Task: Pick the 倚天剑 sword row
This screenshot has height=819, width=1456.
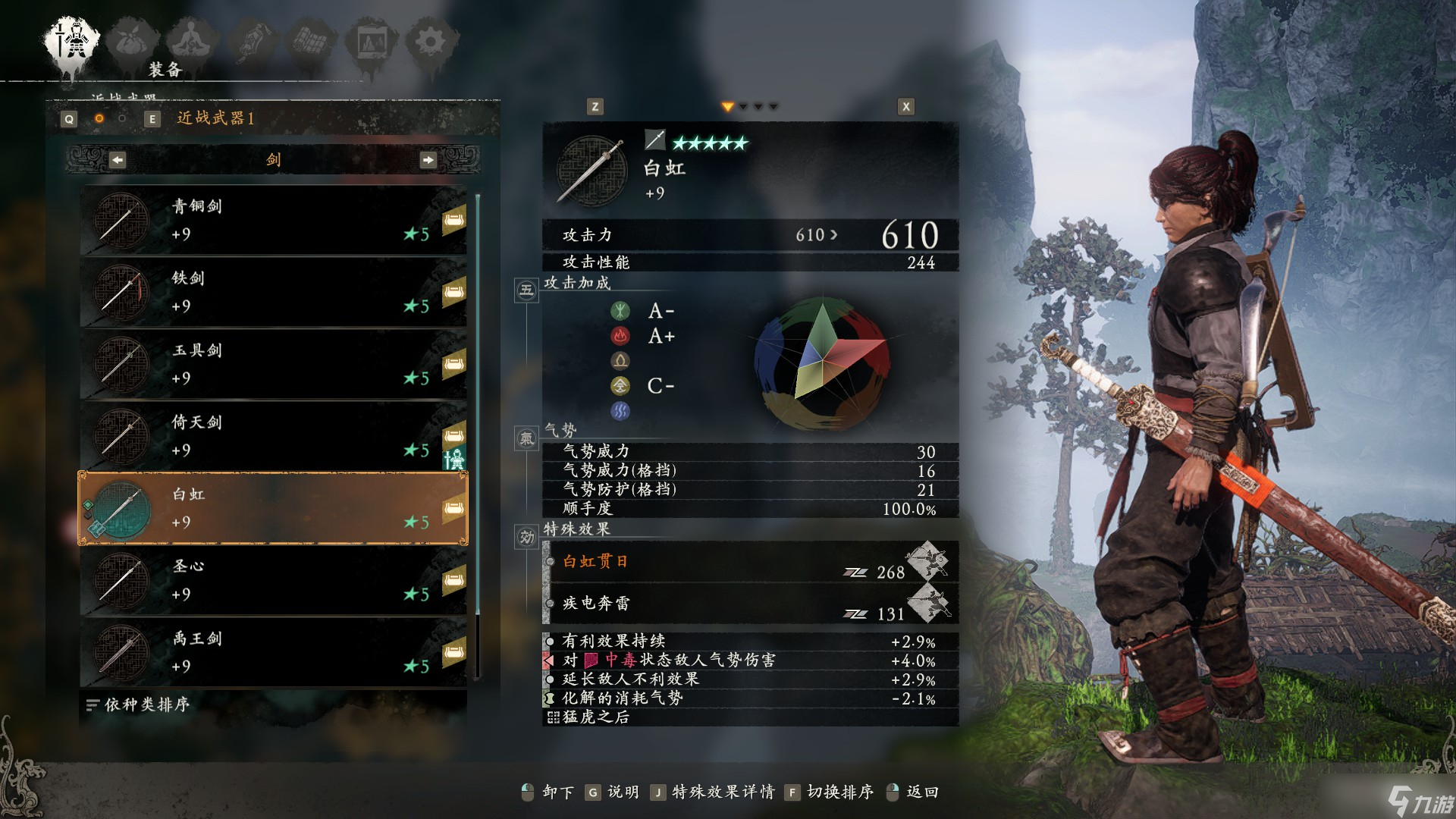Action: [273, 436]
